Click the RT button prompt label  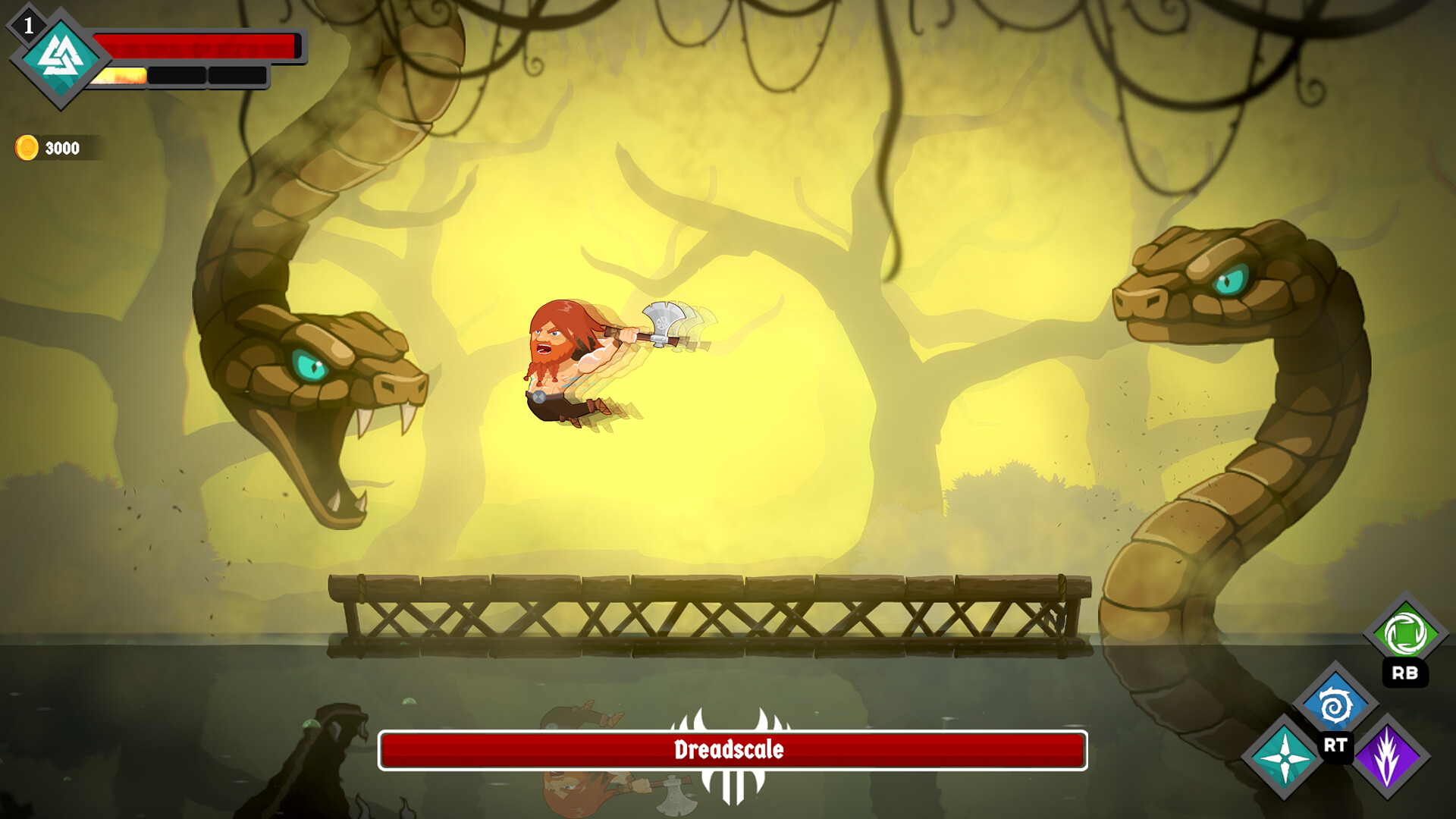[1336, 745]
